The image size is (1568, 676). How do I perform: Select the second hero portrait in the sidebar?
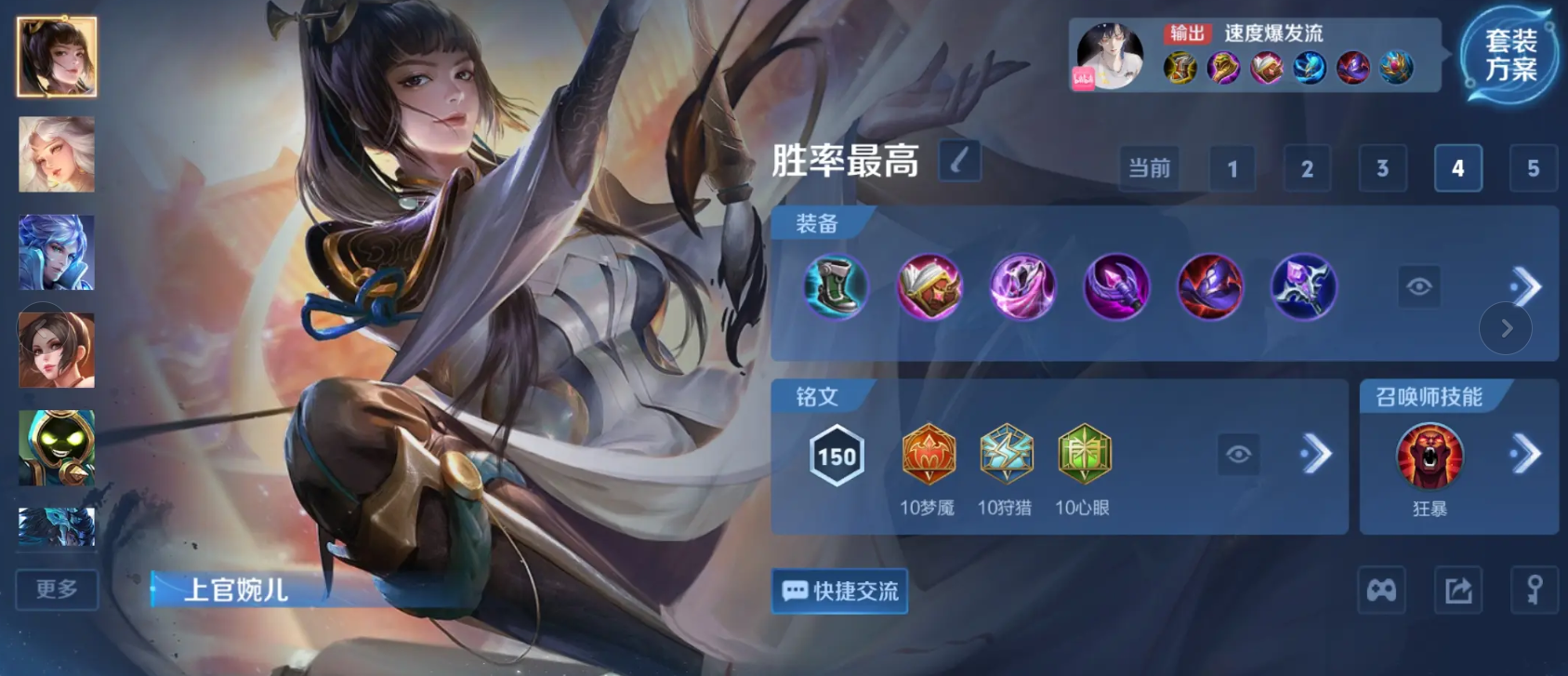tap(56, 155)
